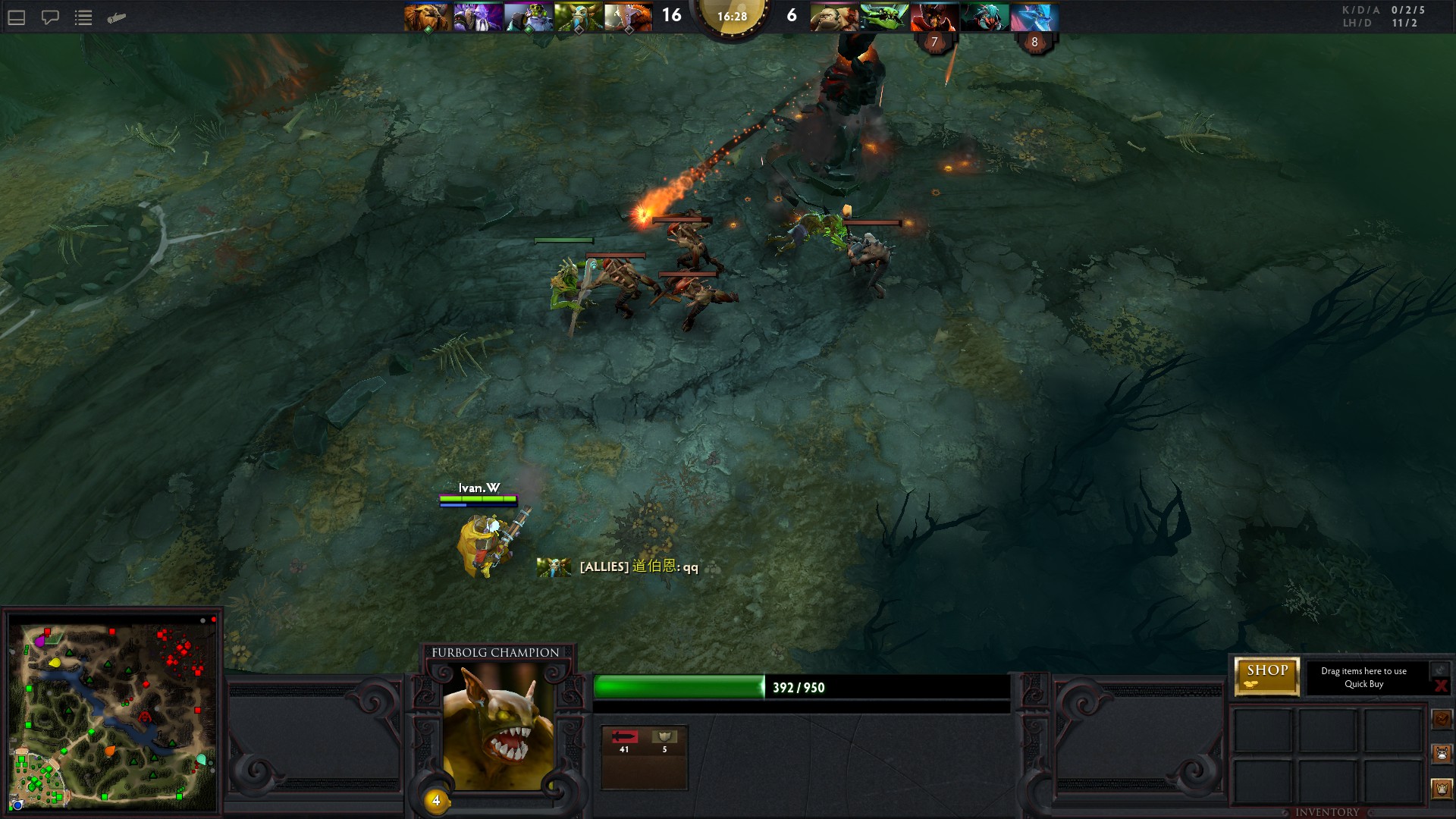The height and width of the screenshot is (819, 1456).
Task: Click the Quick Buy panel
Action: [1363, 677]
